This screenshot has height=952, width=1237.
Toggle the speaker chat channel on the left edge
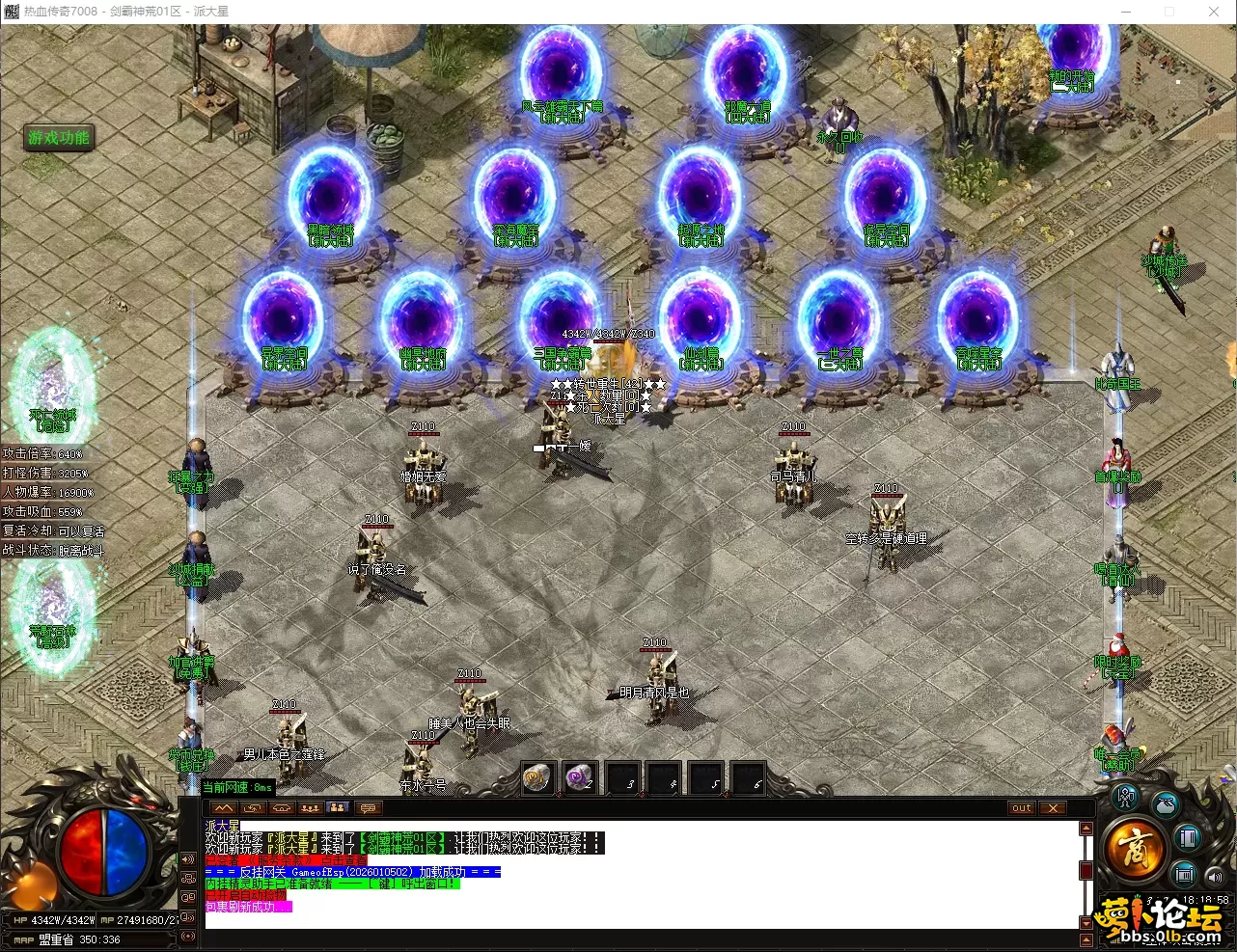[187, 859]
